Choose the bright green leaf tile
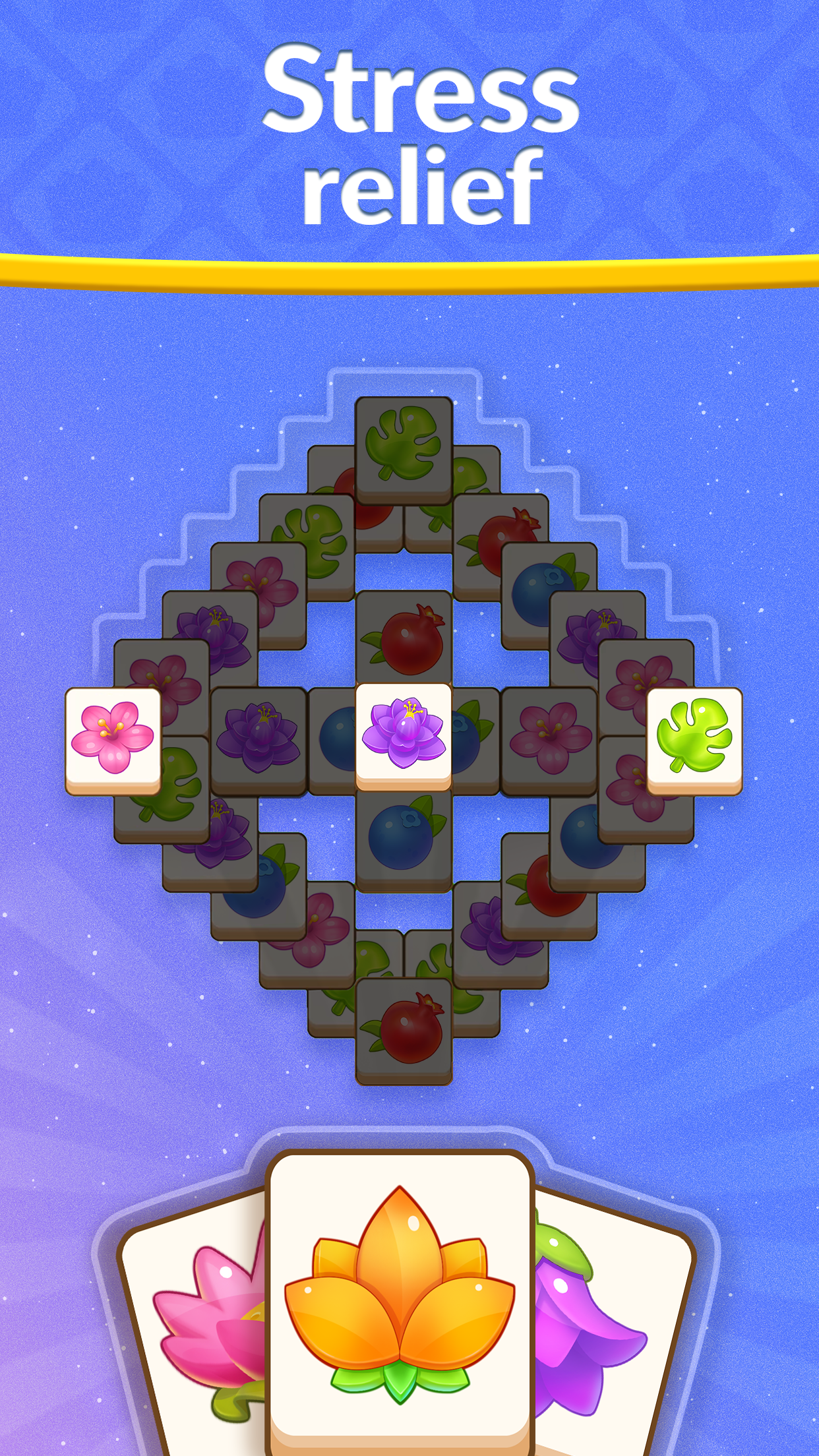The height and width of the screenshot is (1456, 819). click(x=694, y=739)
